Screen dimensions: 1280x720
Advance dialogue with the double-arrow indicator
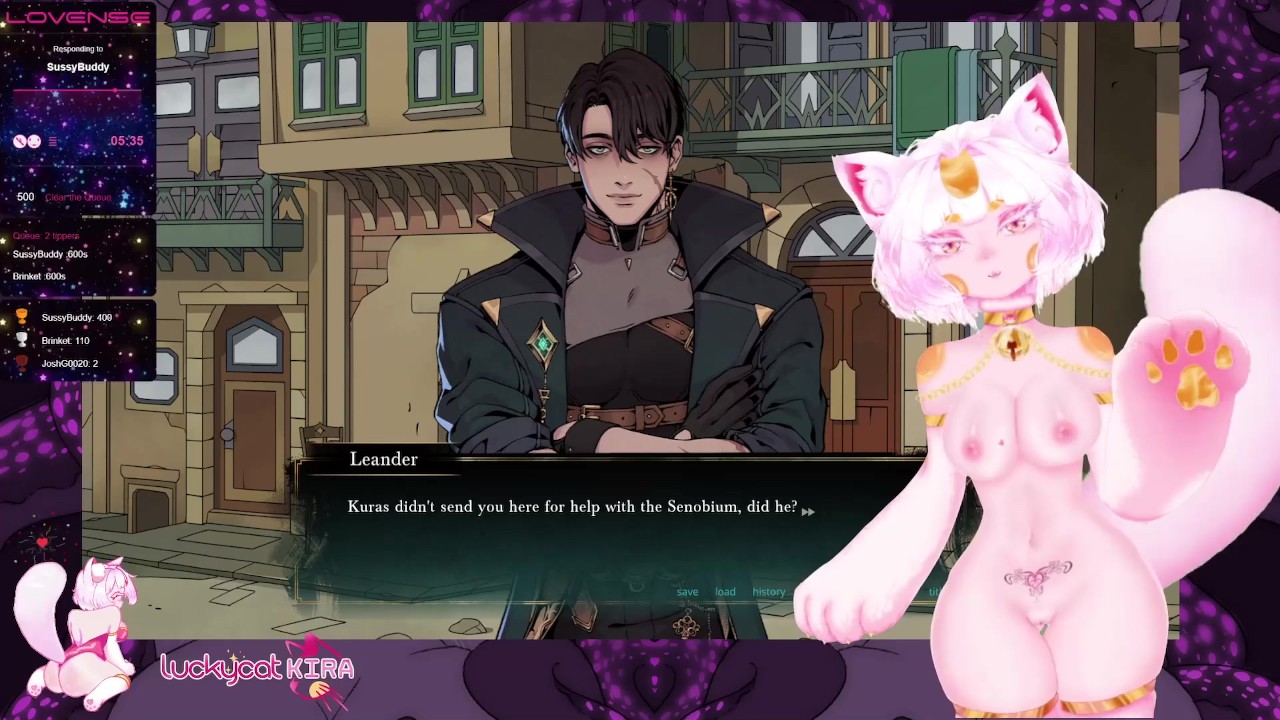click(808, 511)
